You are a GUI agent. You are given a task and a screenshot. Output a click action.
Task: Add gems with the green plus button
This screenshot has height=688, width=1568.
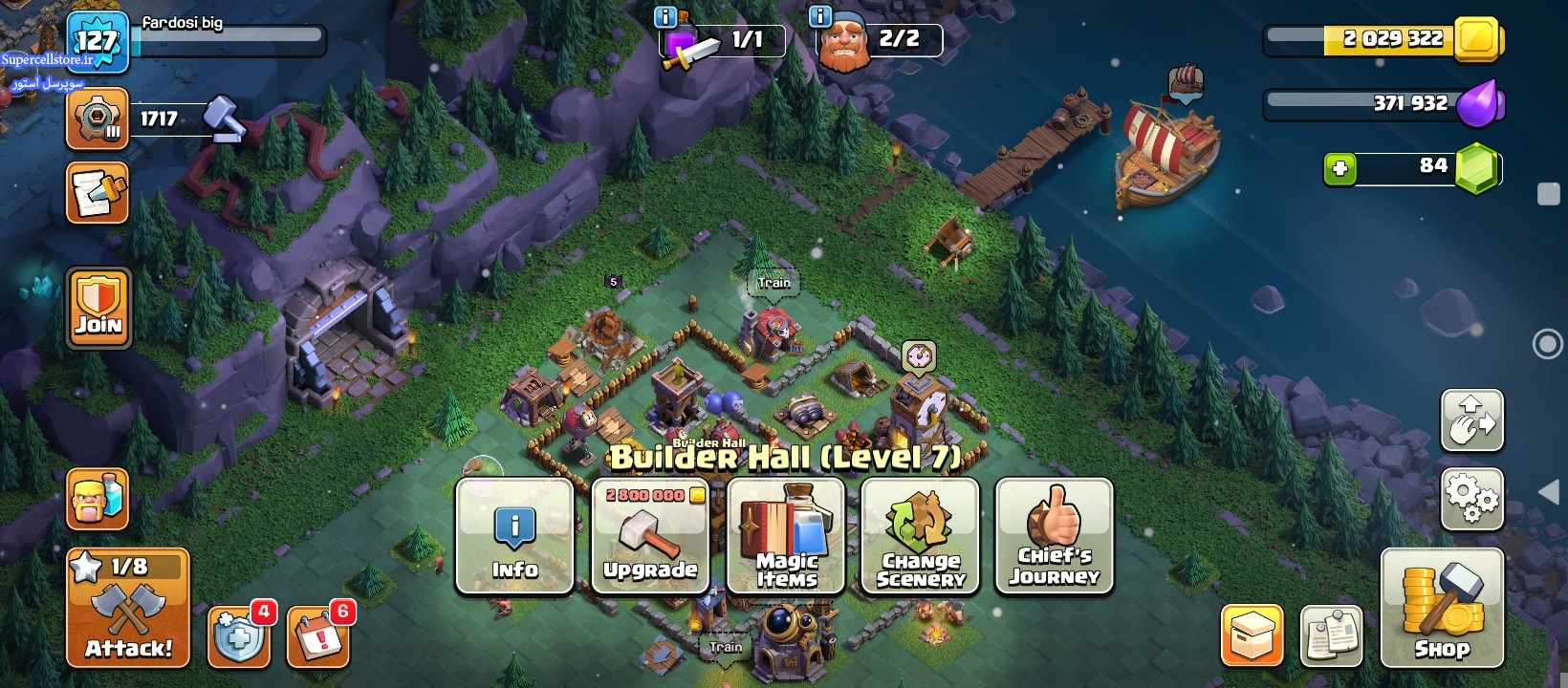tap(1339, 169)
